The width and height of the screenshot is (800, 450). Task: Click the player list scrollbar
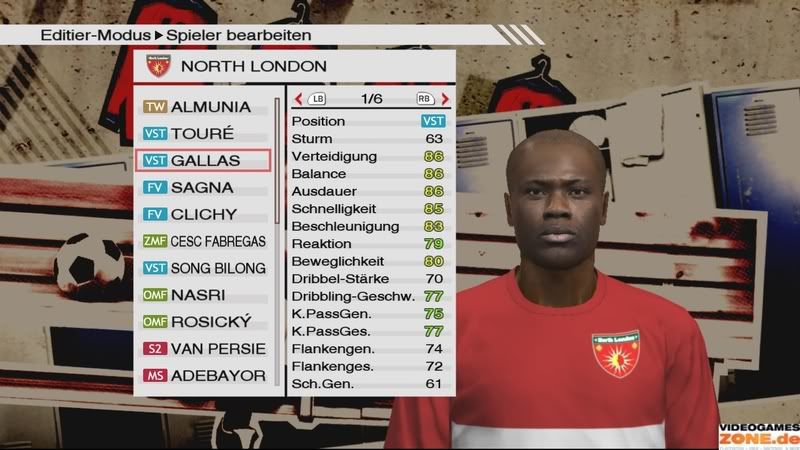tap(278, 160)
